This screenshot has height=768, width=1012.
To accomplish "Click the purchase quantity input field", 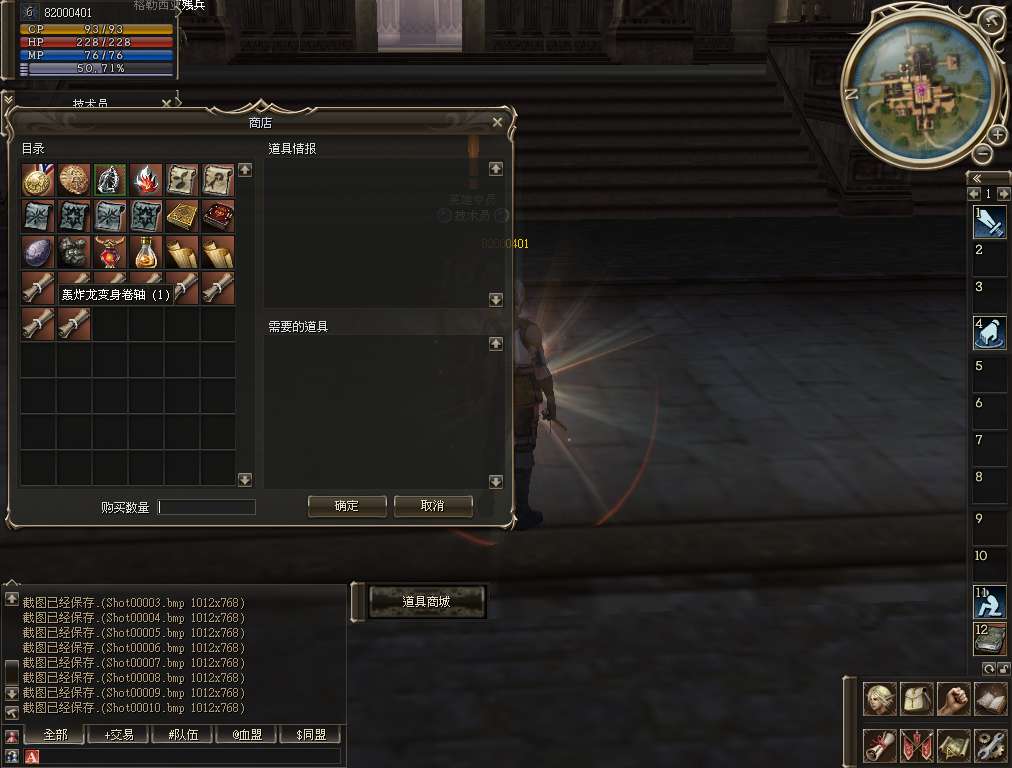I will point(207,507).
